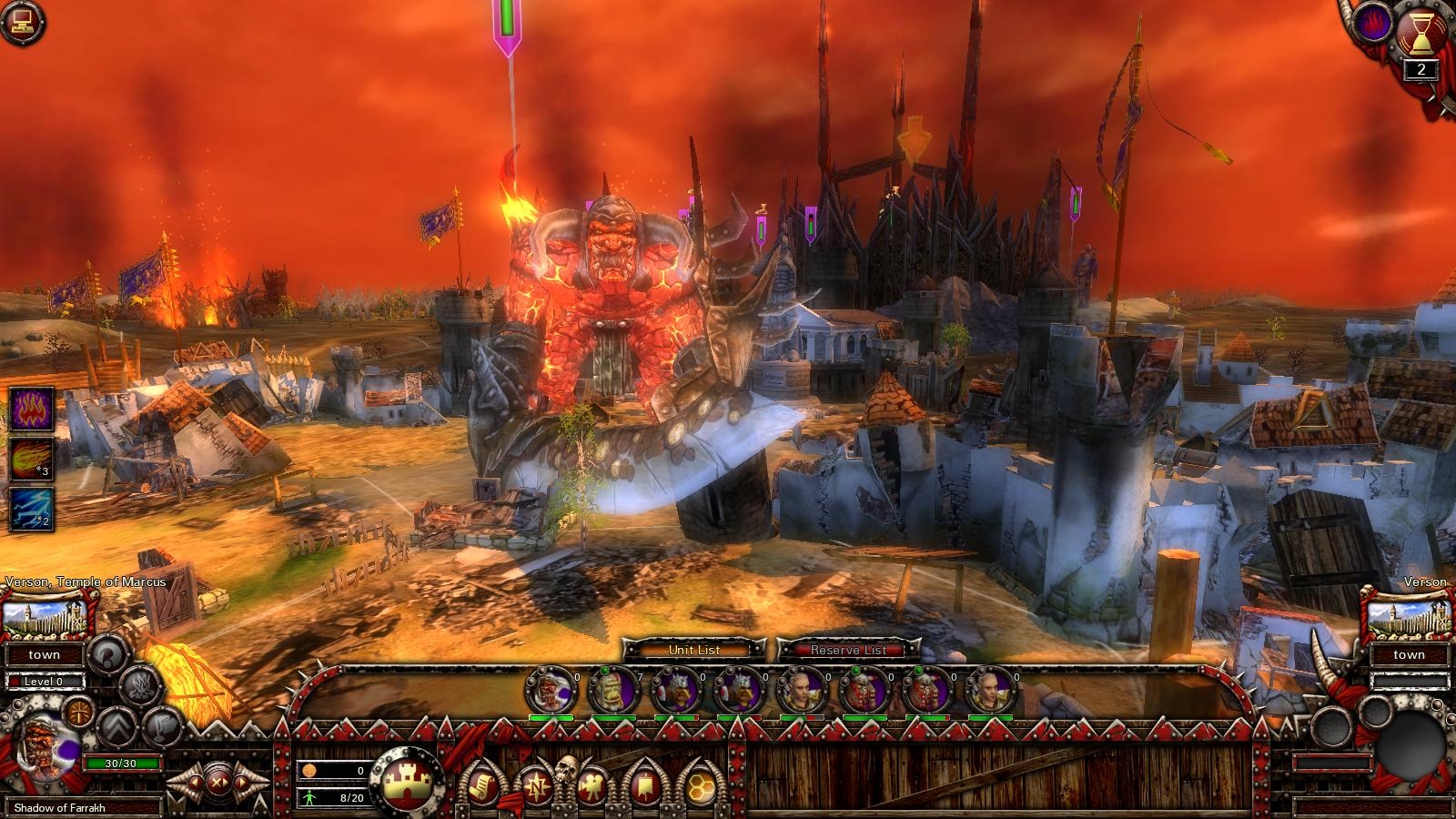Click the right arrow to cycle to next unit

[x=240, y=783]
